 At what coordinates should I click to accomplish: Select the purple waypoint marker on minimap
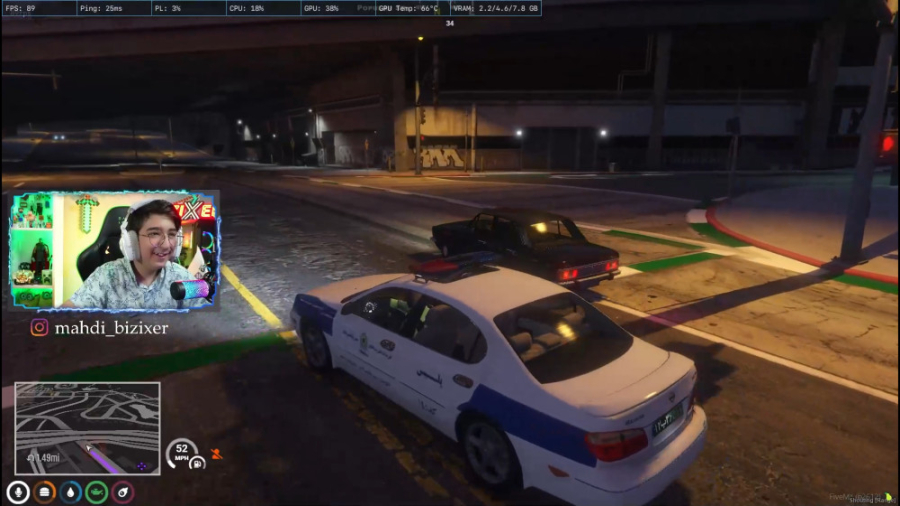coord(141,466)
